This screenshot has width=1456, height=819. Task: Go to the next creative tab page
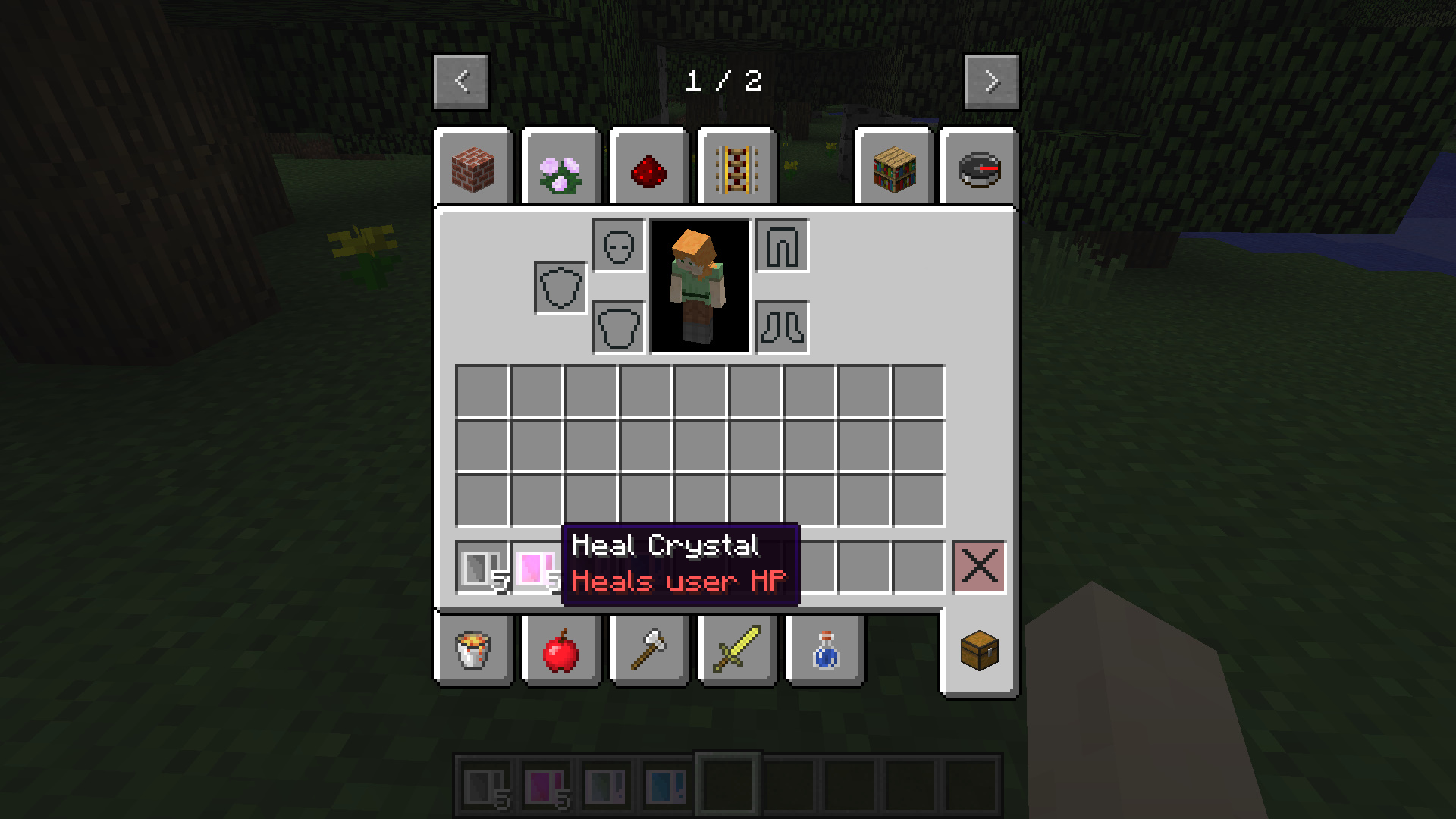click(x=991, y=81)
